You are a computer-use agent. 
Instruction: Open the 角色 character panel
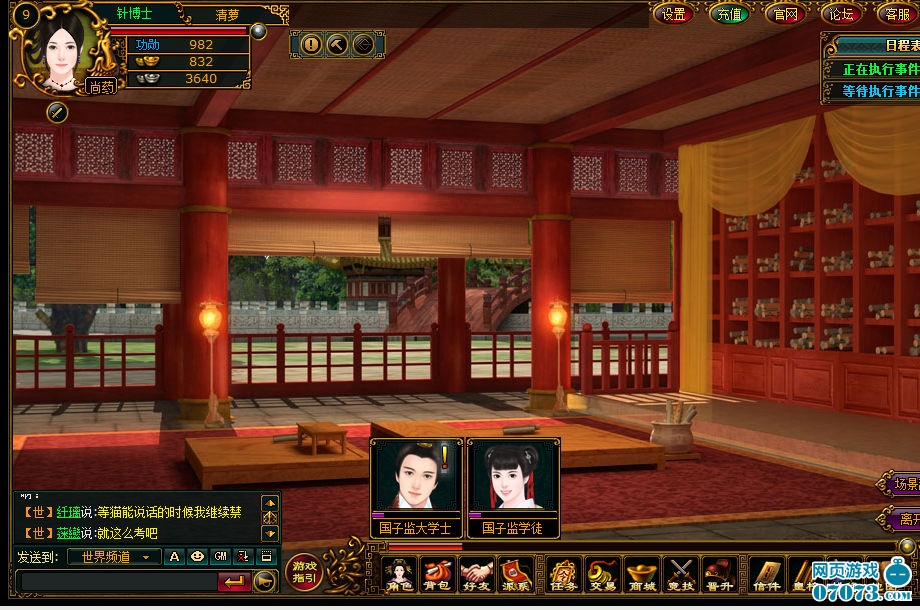pyautogui.click(x=399, y=575)
